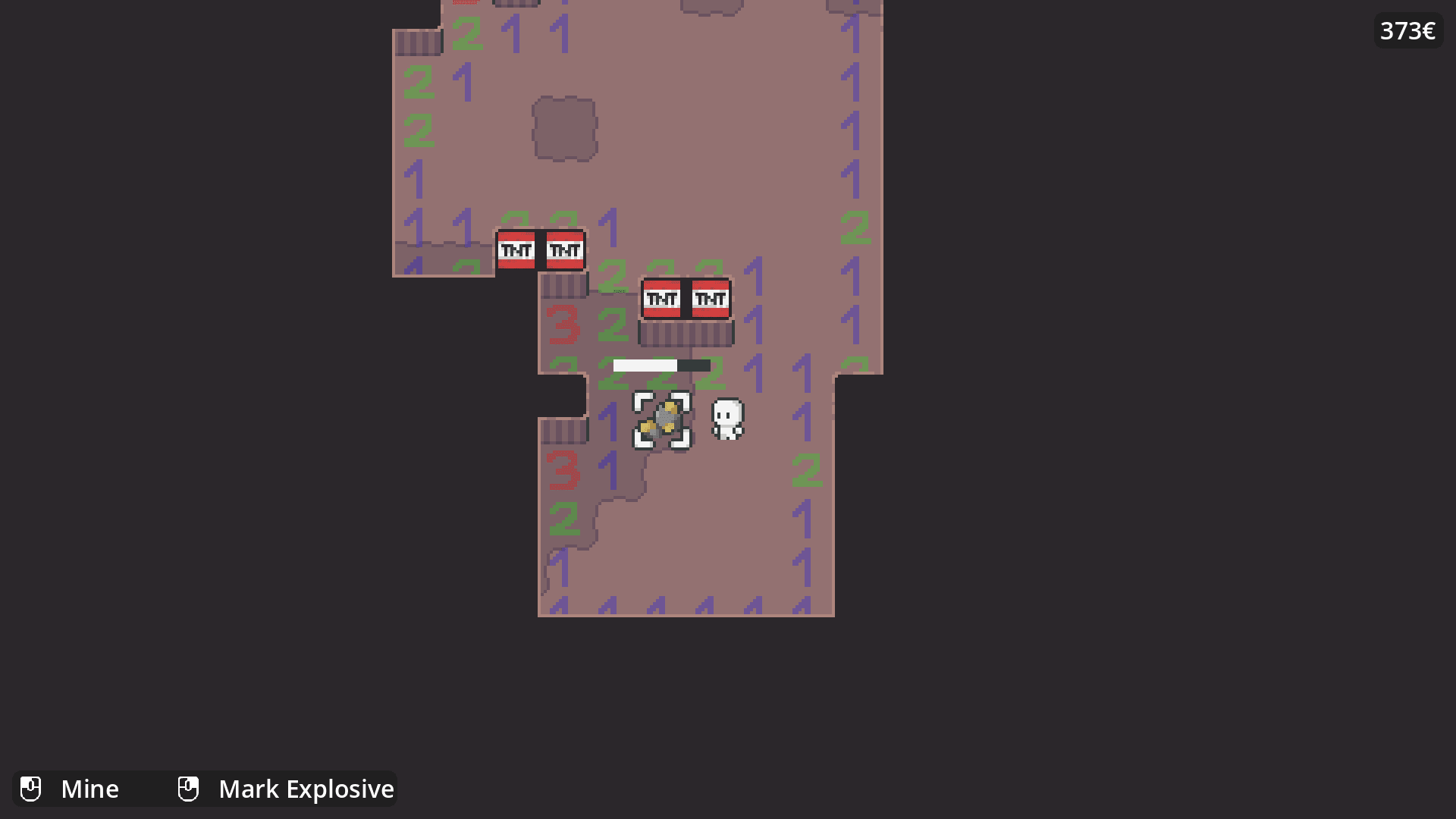The height and width of the screenshot is (819, 1456).
Task: Click the gear machine being mined
Action: coord(662,420)
